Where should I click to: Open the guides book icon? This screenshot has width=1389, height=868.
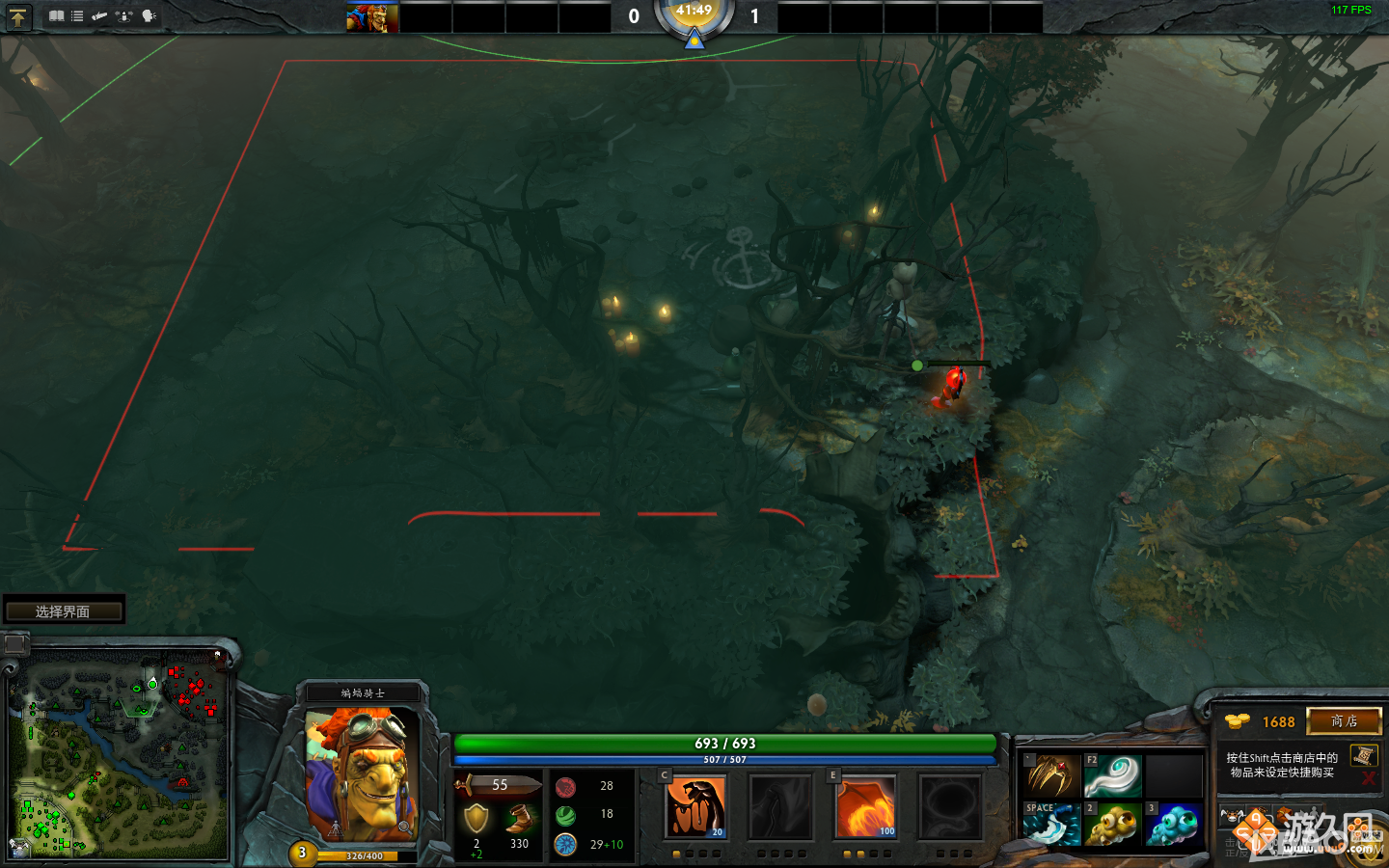point(55,16)
